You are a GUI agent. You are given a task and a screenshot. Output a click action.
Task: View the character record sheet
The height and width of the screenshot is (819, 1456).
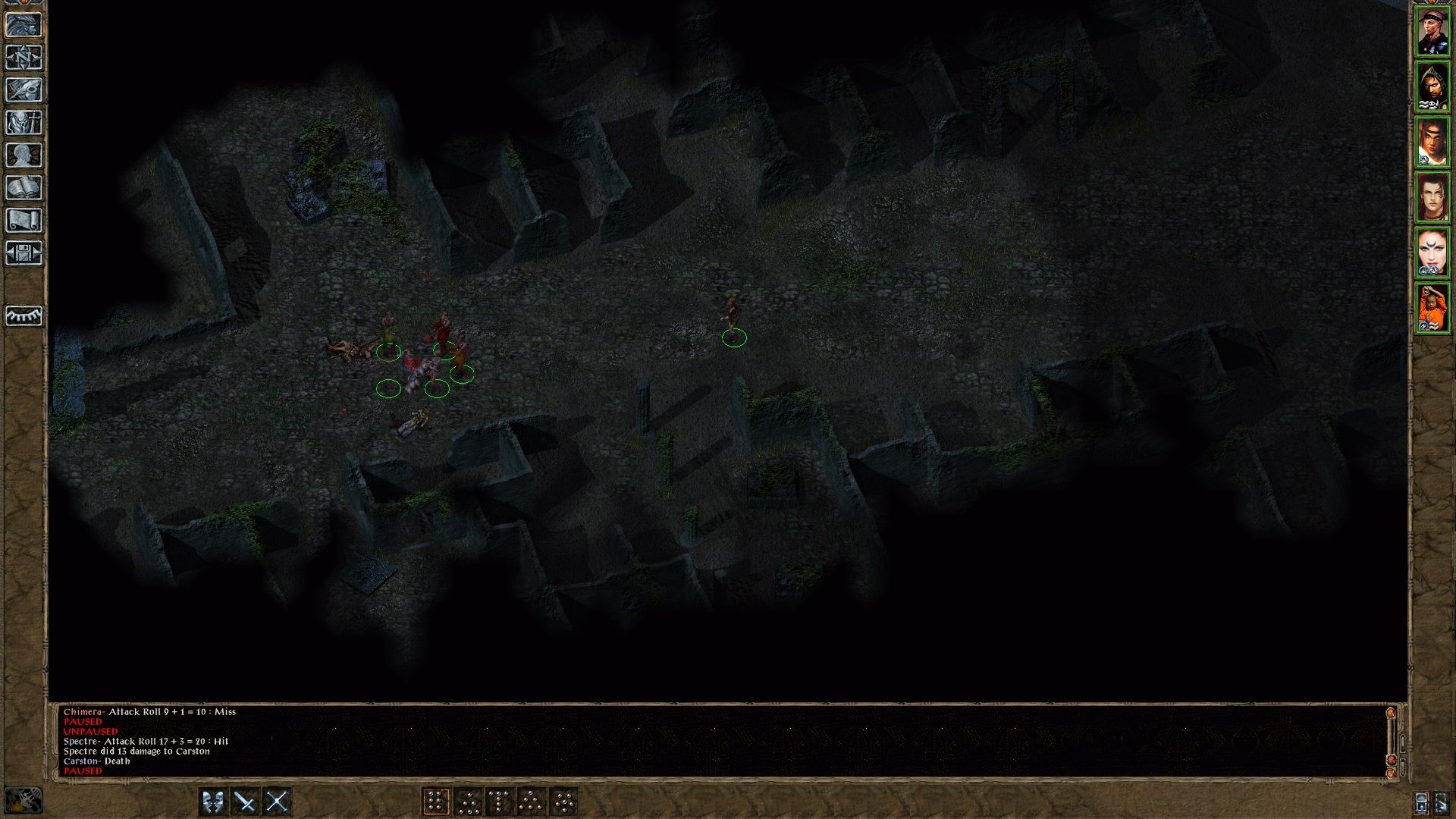[x=25, y=155]
